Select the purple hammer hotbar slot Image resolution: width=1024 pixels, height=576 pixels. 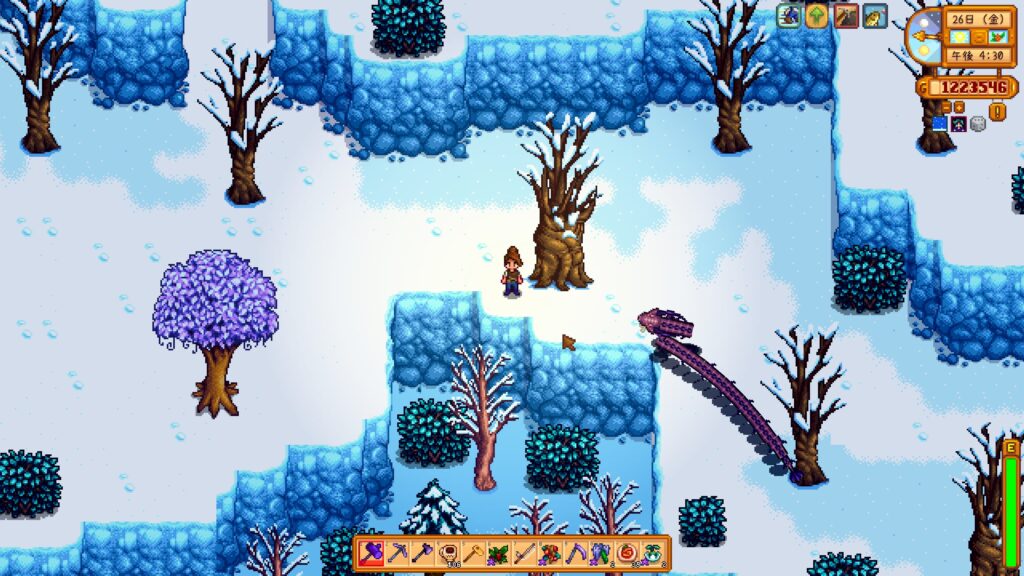[x=372, y=552]
